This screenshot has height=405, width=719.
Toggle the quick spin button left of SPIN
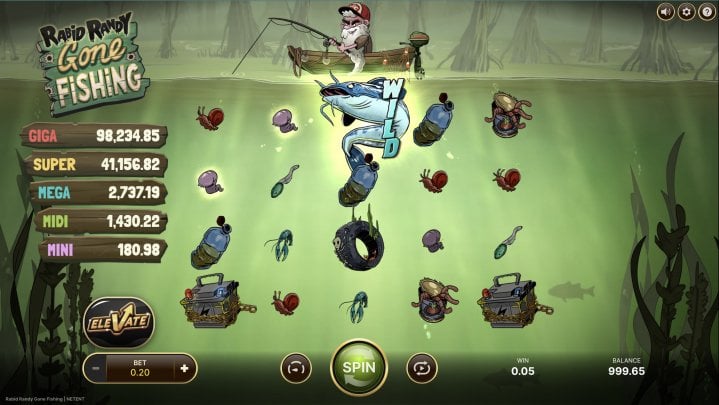[x=296, y=368]
